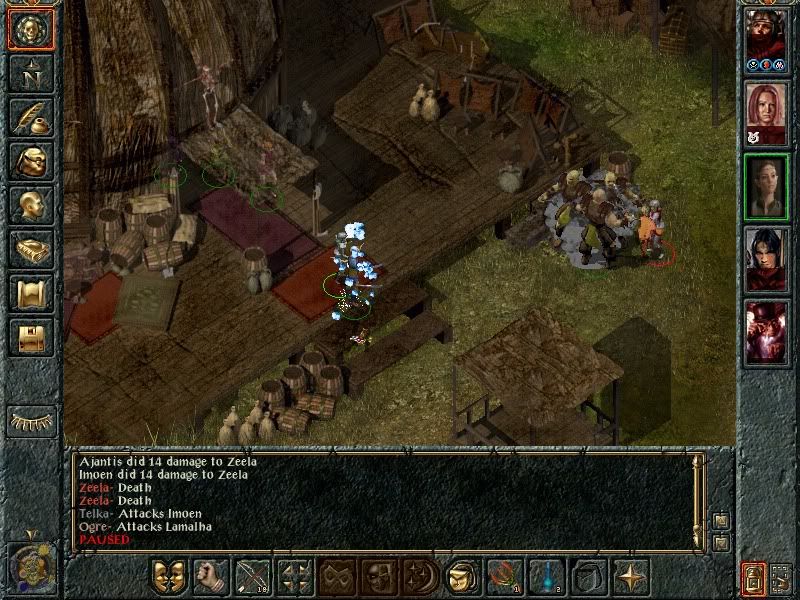Choose the talk masks action button
The height and width of the screenshot is (600, 800).
170,577
